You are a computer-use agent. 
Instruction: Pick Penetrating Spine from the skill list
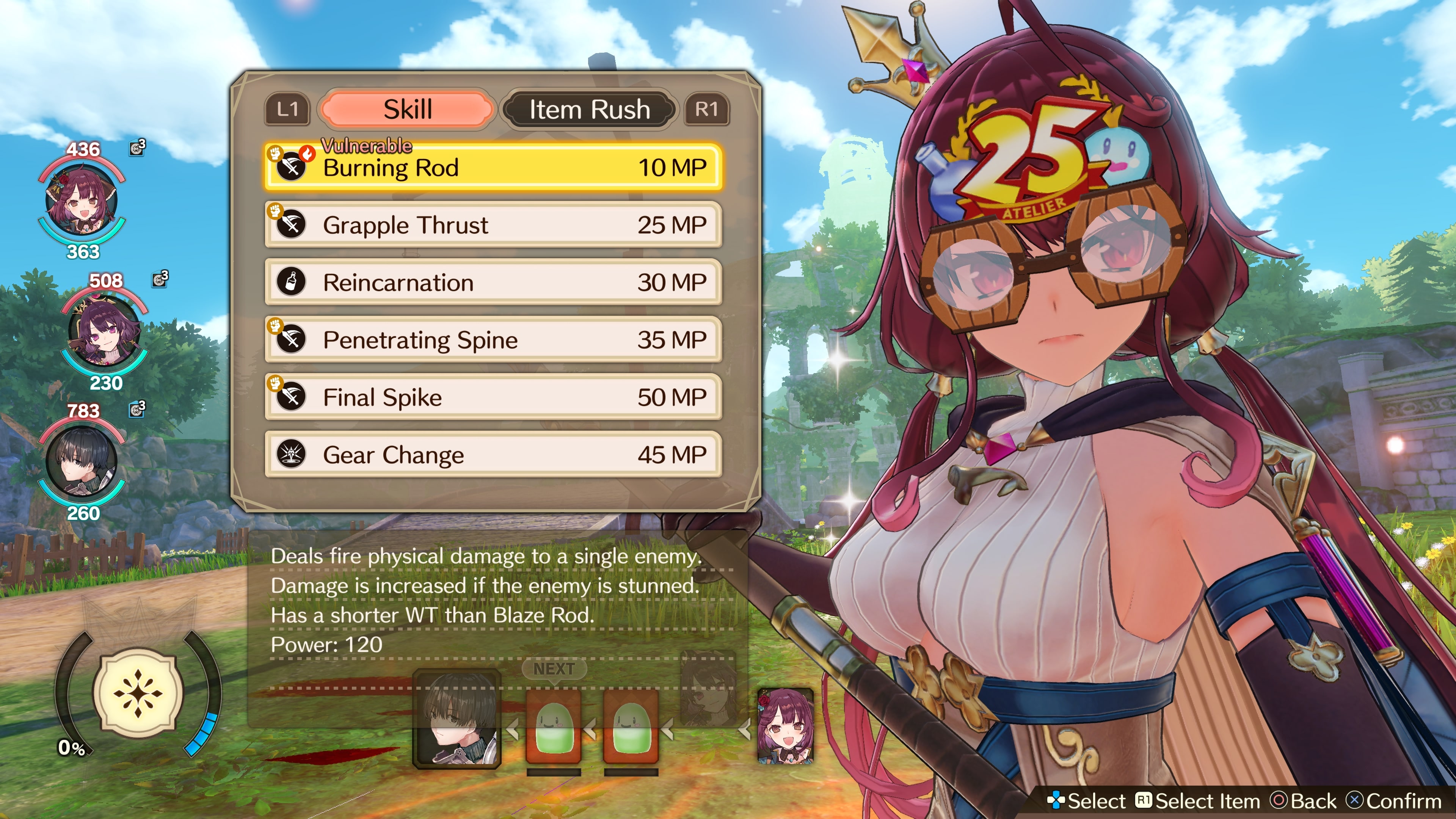click(493, 340)
